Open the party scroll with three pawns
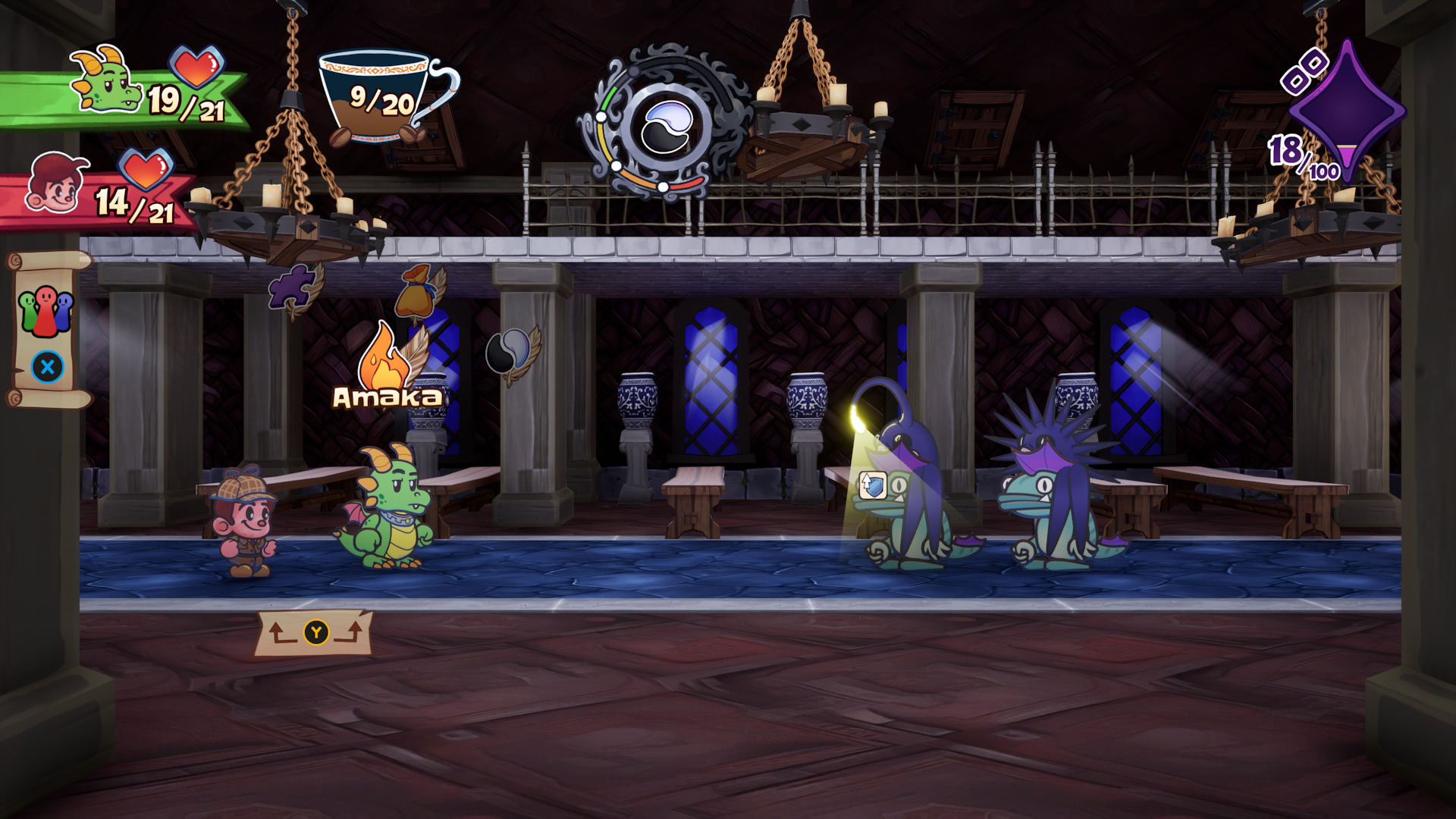The width and height of the screenshot is (1456, 819). tap(47, 330)
